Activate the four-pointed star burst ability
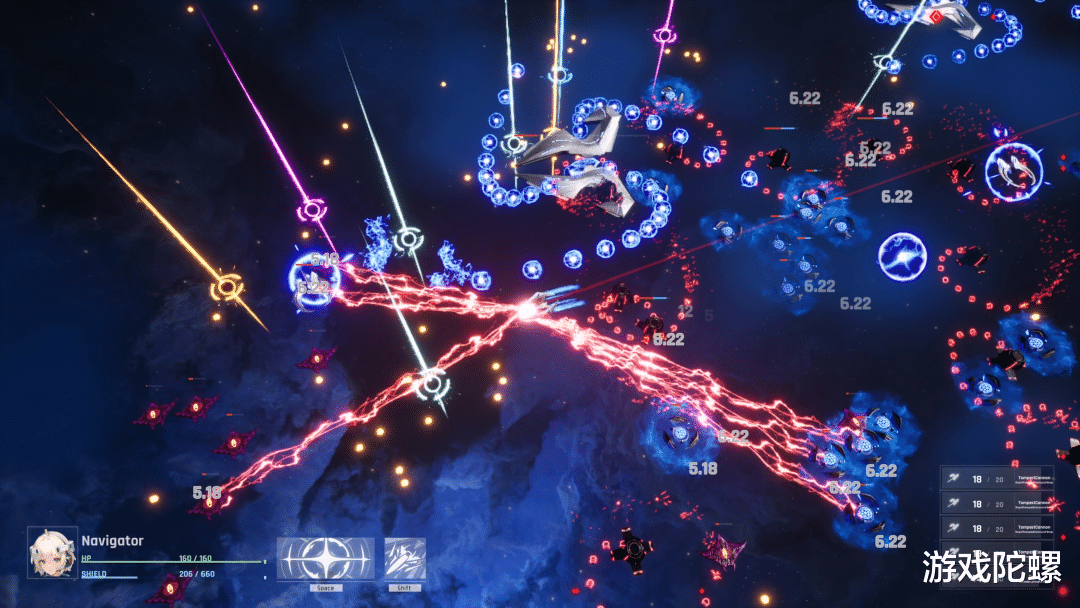The width and height of the screenshot is (1080, 608). coord(326,559)
